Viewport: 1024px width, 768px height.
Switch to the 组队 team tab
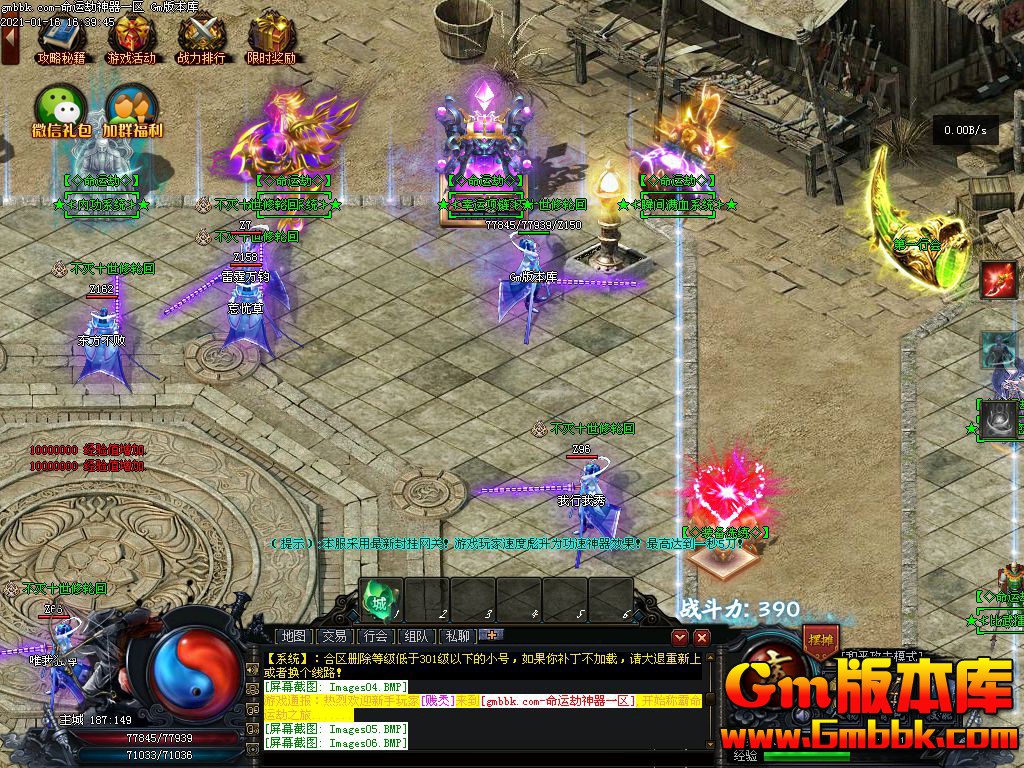click(x=416, y=635)
